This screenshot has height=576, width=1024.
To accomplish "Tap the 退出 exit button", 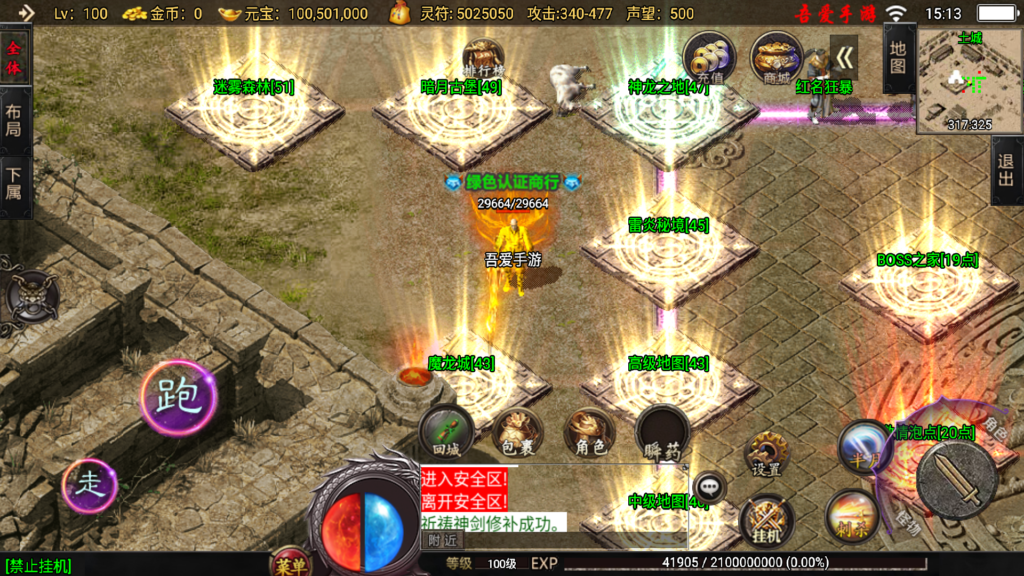I will (1007, 171).
